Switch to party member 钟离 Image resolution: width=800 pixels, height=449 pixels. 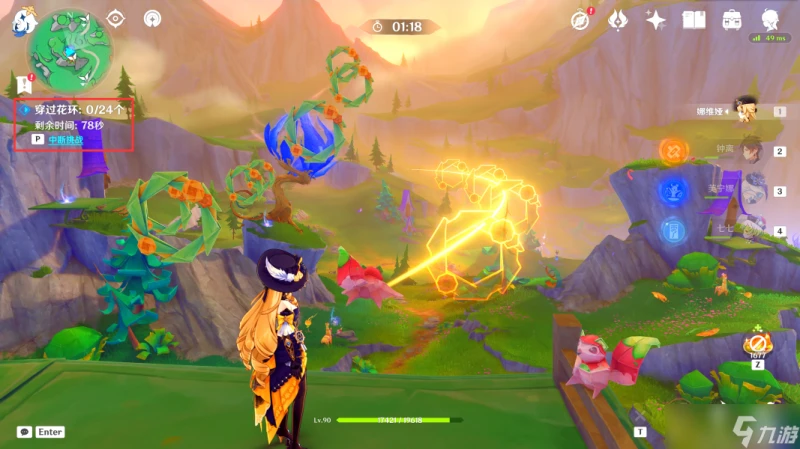tap(750, 151)
